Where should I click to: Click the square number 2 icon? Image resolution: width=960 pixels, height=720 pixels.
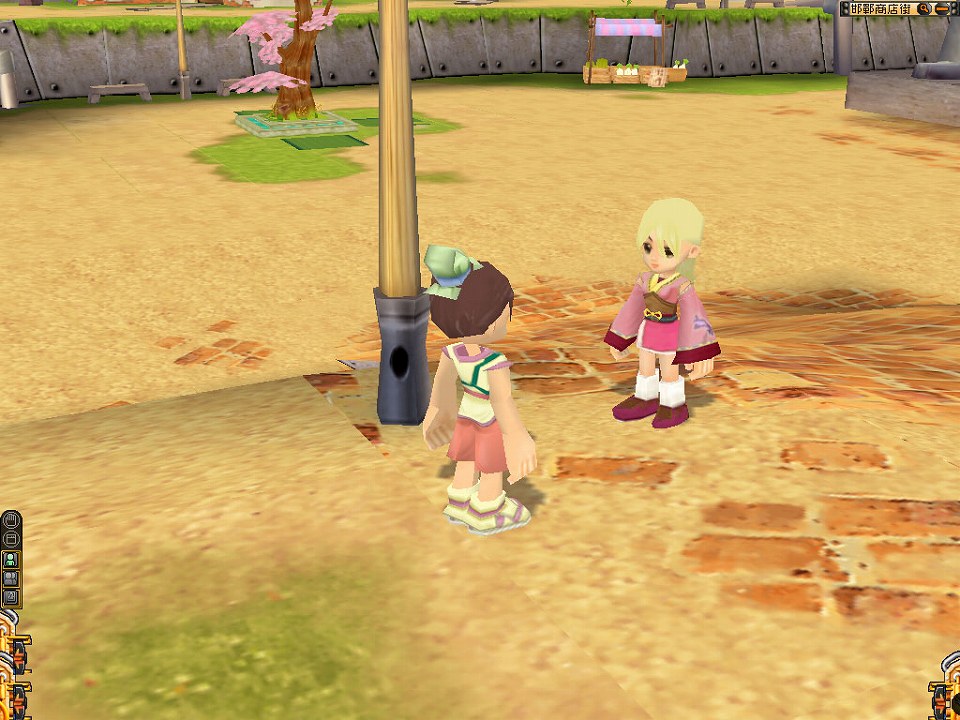click(x=11, y=597)
